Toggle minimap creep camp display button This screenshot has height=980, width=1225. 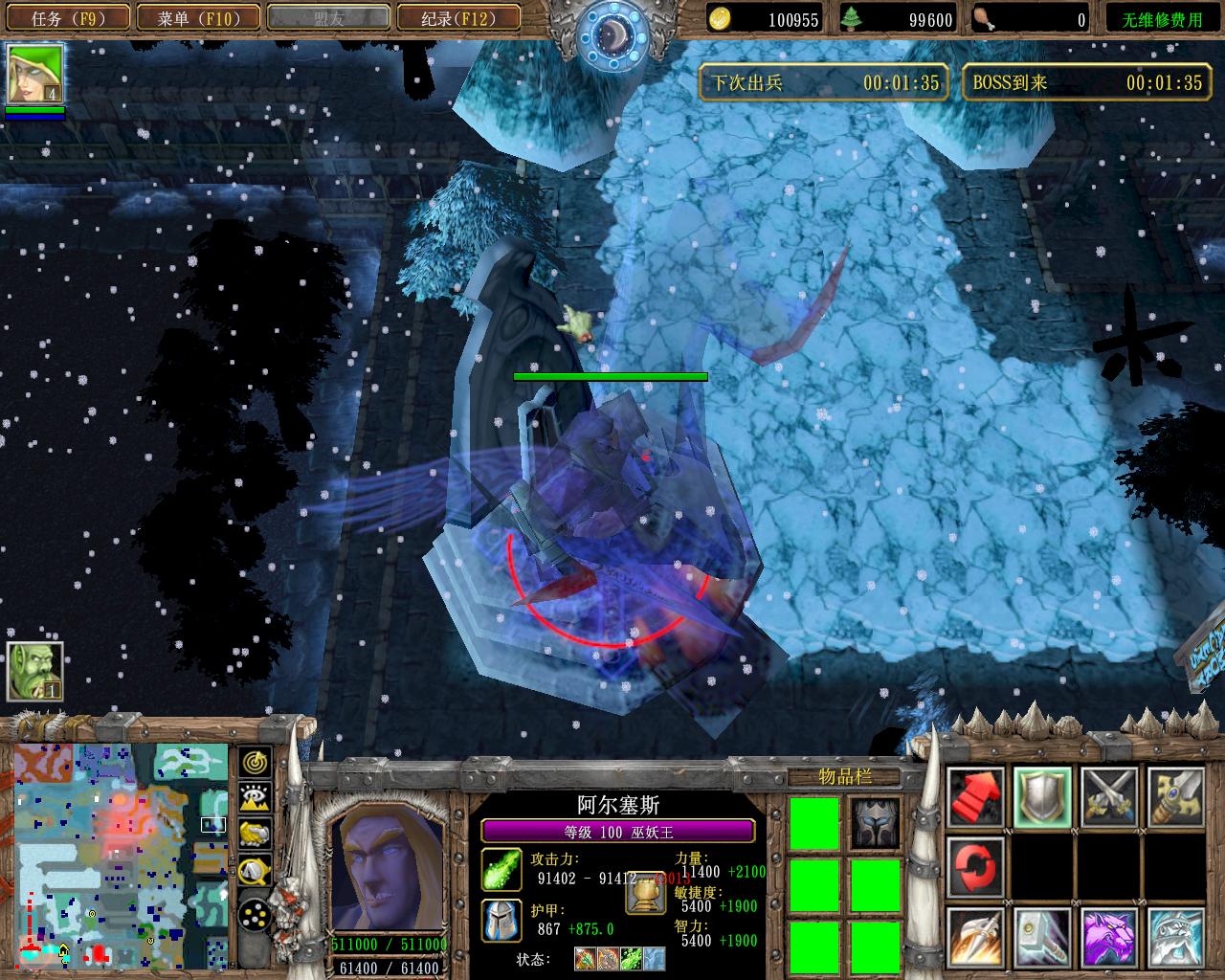[255, 871]
